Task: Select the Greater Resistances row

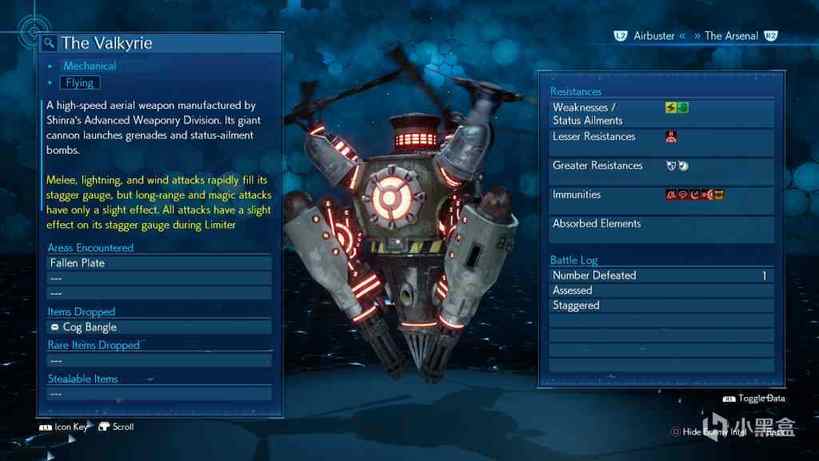Action: 658,166
